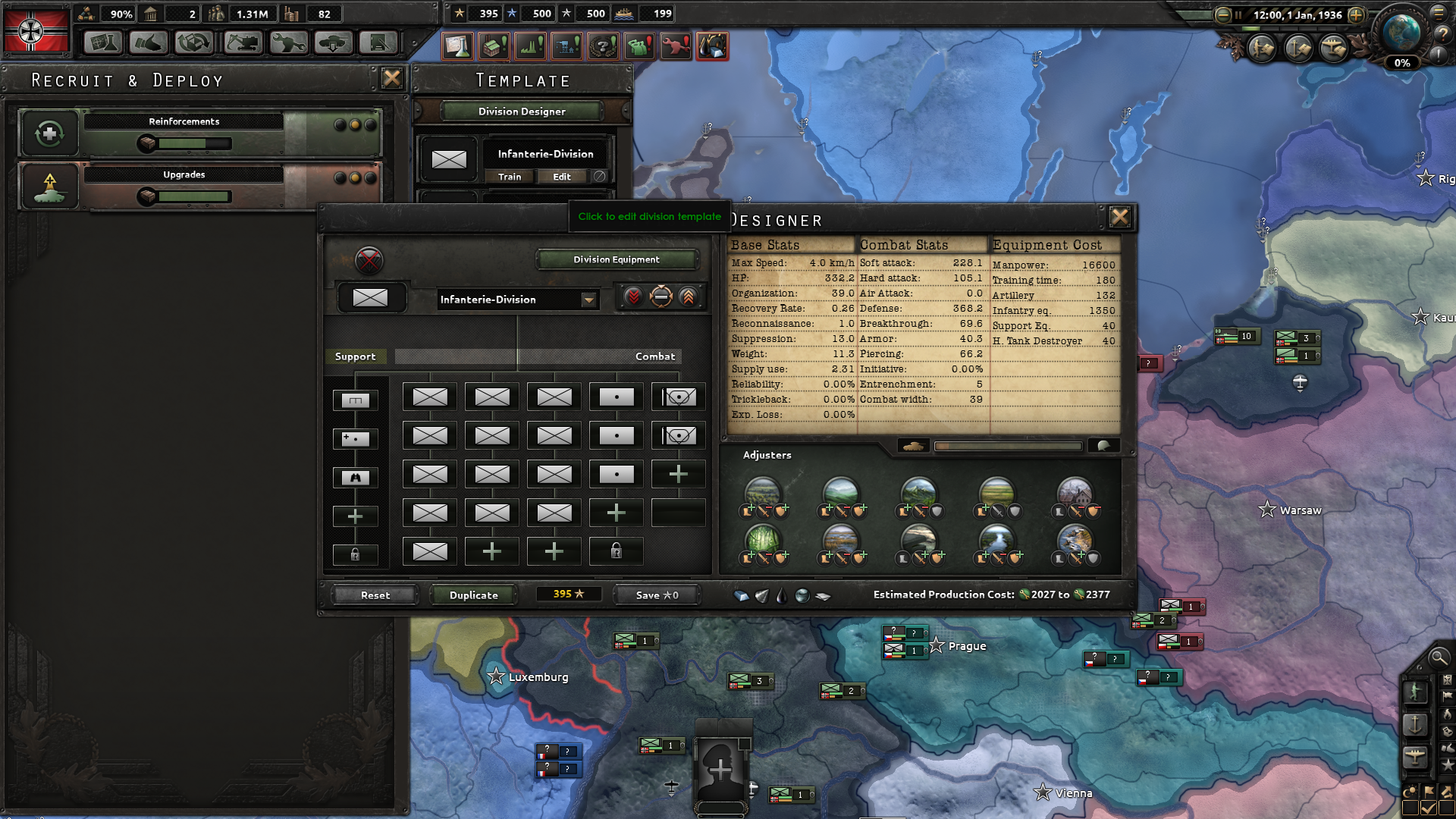Select the Trade menu icon
The width and height of the screenshot is (1456, 819).
pos(149,43)
